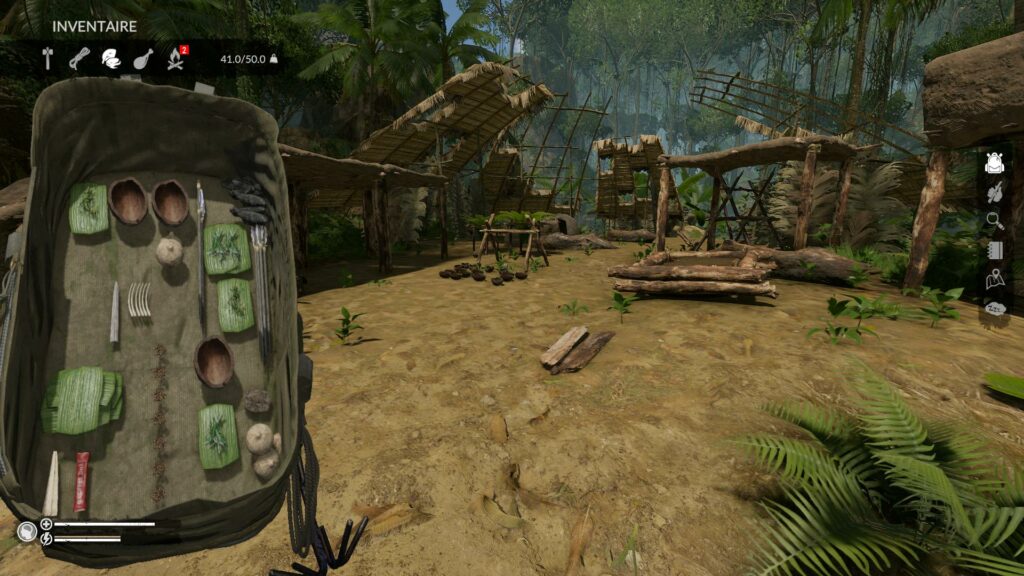This screenshot has height=576, width=1024.
Task: Choose the sleep cloud icon
Action: (x=994, y=309)
